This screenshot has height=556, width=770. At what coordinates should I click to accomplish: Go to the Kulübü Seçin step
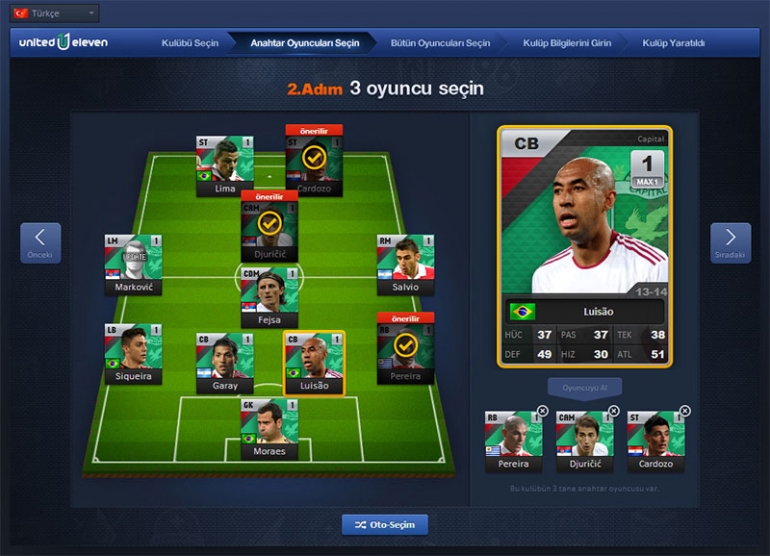point(189,43)
